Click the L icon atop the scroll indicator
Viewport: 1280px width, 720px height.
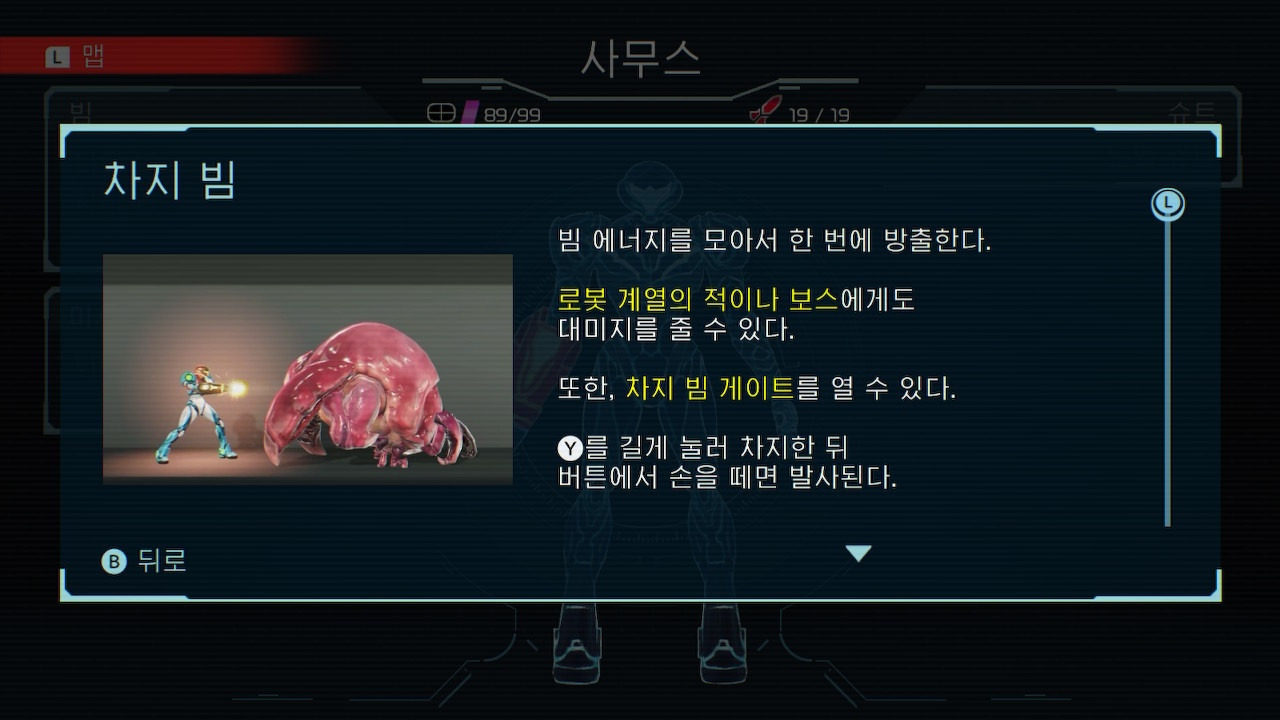(1167, 203)
